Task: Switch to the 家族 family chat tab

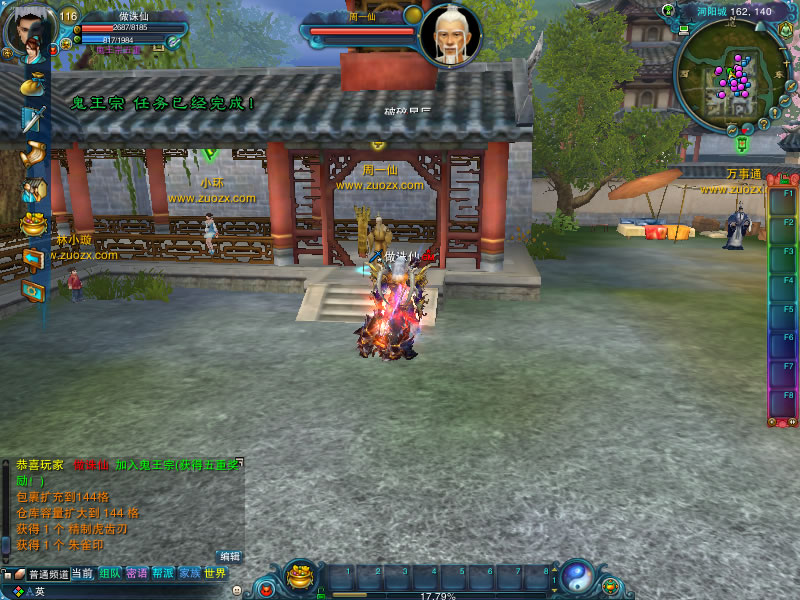Action: point(189,574)
